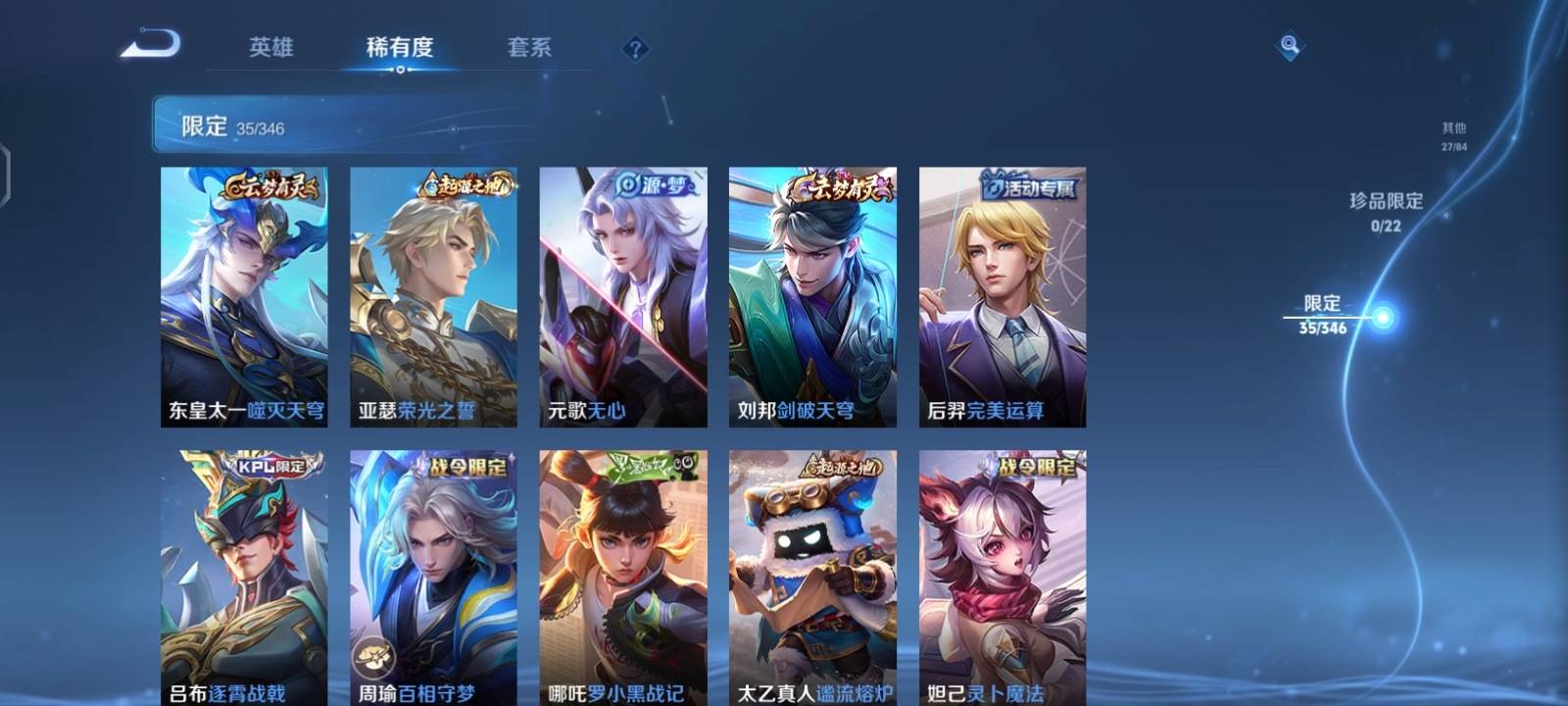The width and height of the screenshot is (1568, 706).
Task: Jump to the 珍品限定 rarity section
Action: point(1386,211)
